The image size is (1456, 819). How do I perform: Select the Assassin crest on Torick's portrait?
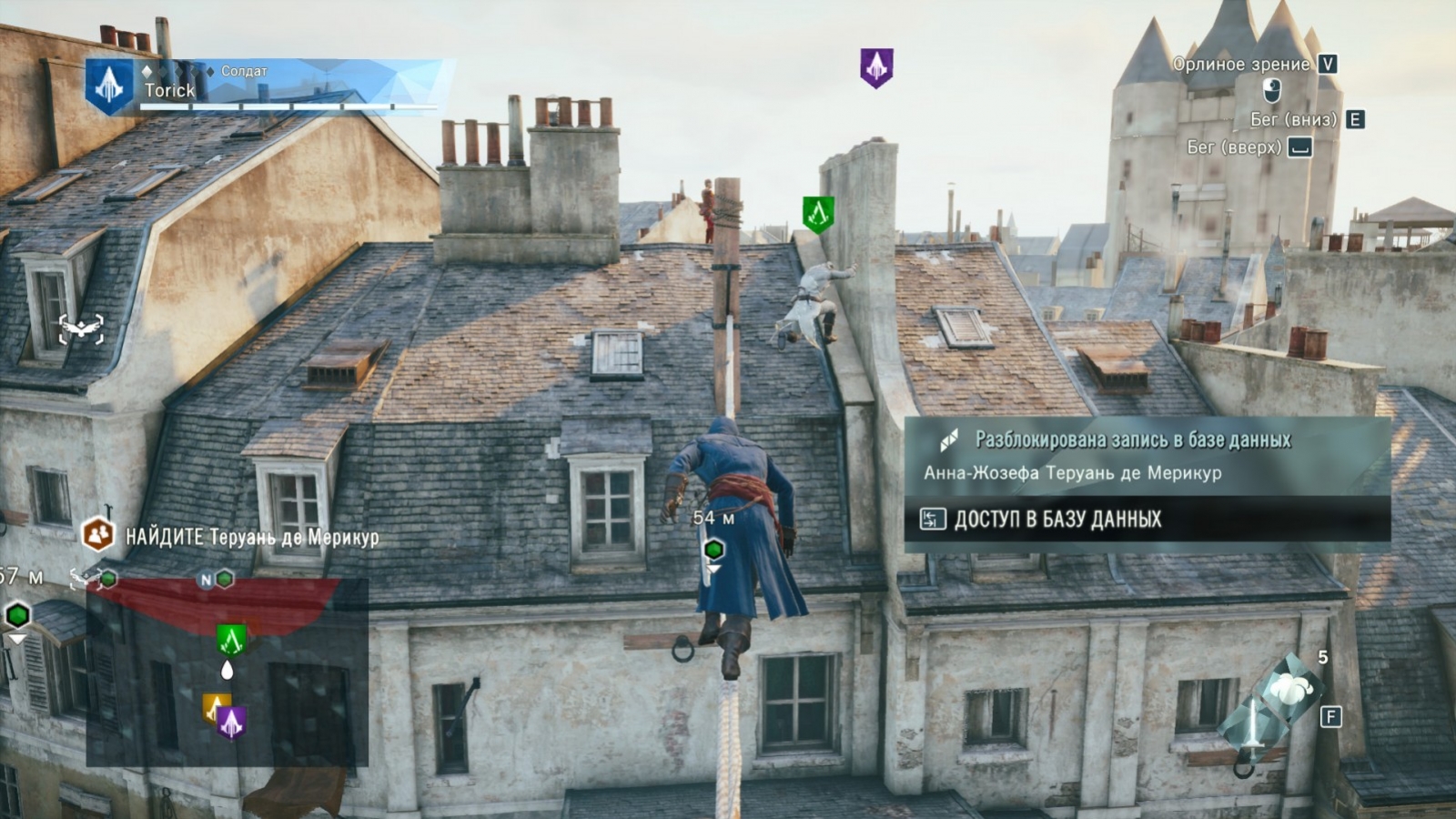[109, 86]
